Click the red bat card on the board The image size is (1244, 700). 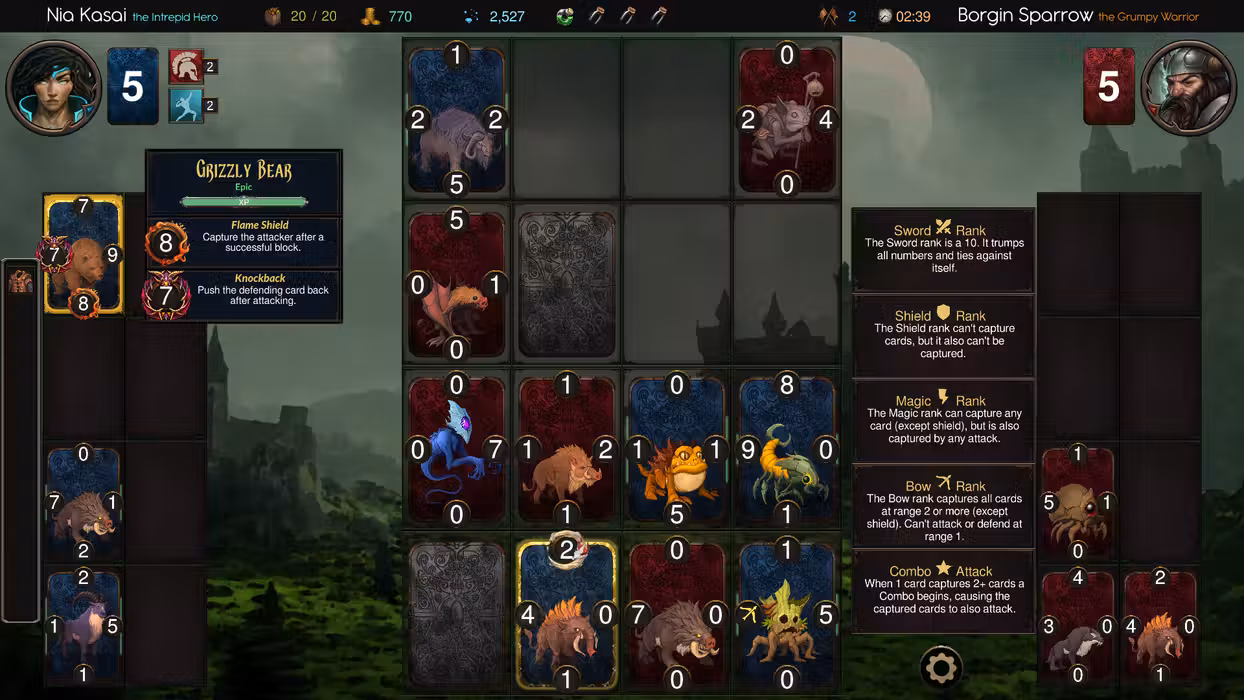click(457, 286)
